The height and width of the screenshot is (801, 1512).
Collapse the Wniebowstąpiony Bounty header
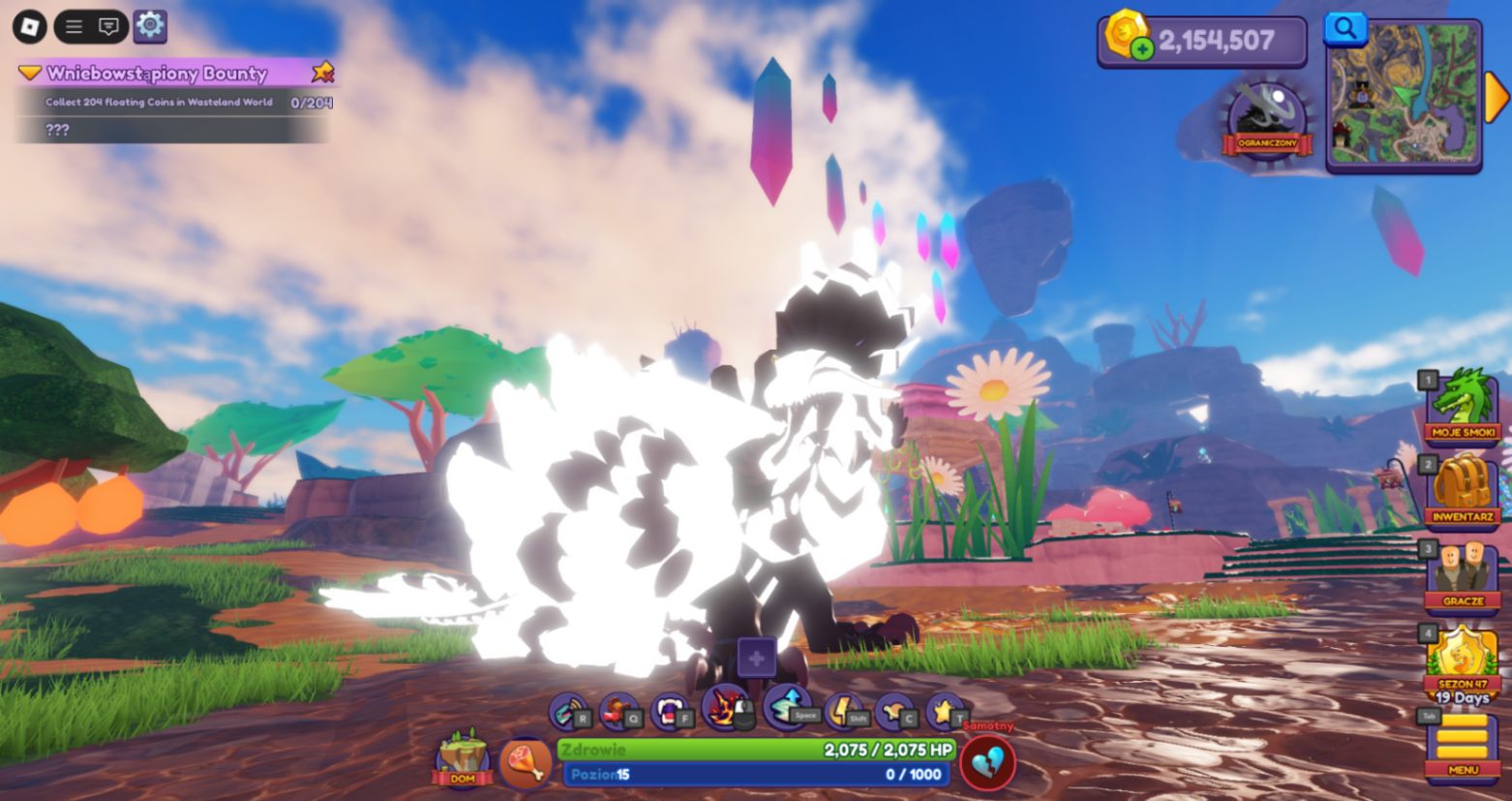[x=29, y=74]
